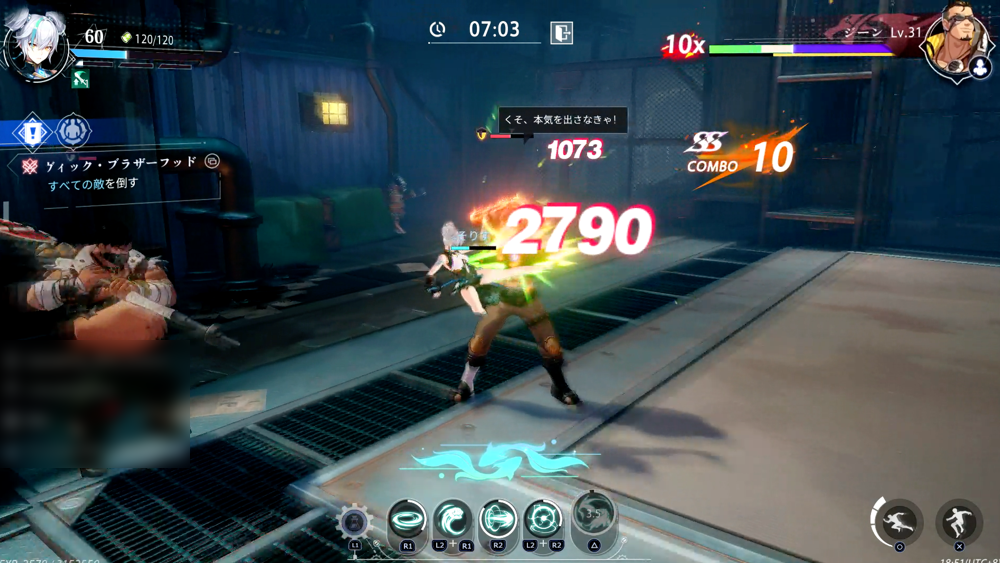This screenshot has height=563, width=1000.
Task: Click the exit door icon beside timer
Action: 562,32
